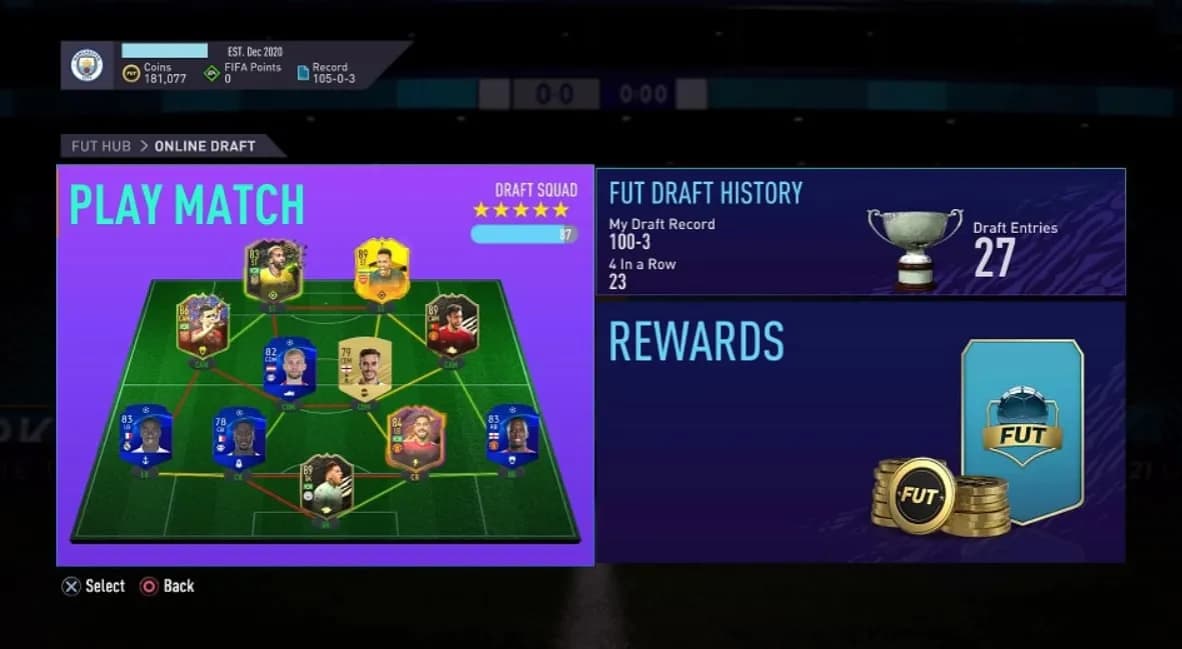The image size is (1182, 649).
Task: Go back to FUT HUB breadcrumb
Action: pos(101,146)
